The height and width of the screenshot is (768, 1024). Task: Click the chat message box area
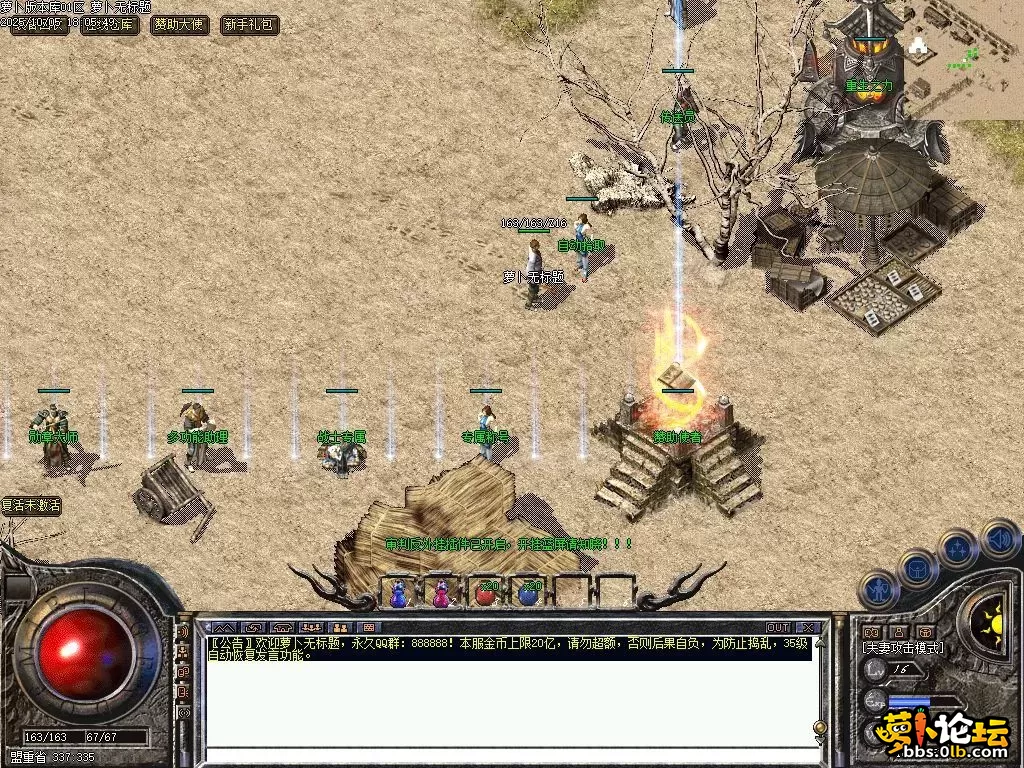coord(510,700)
